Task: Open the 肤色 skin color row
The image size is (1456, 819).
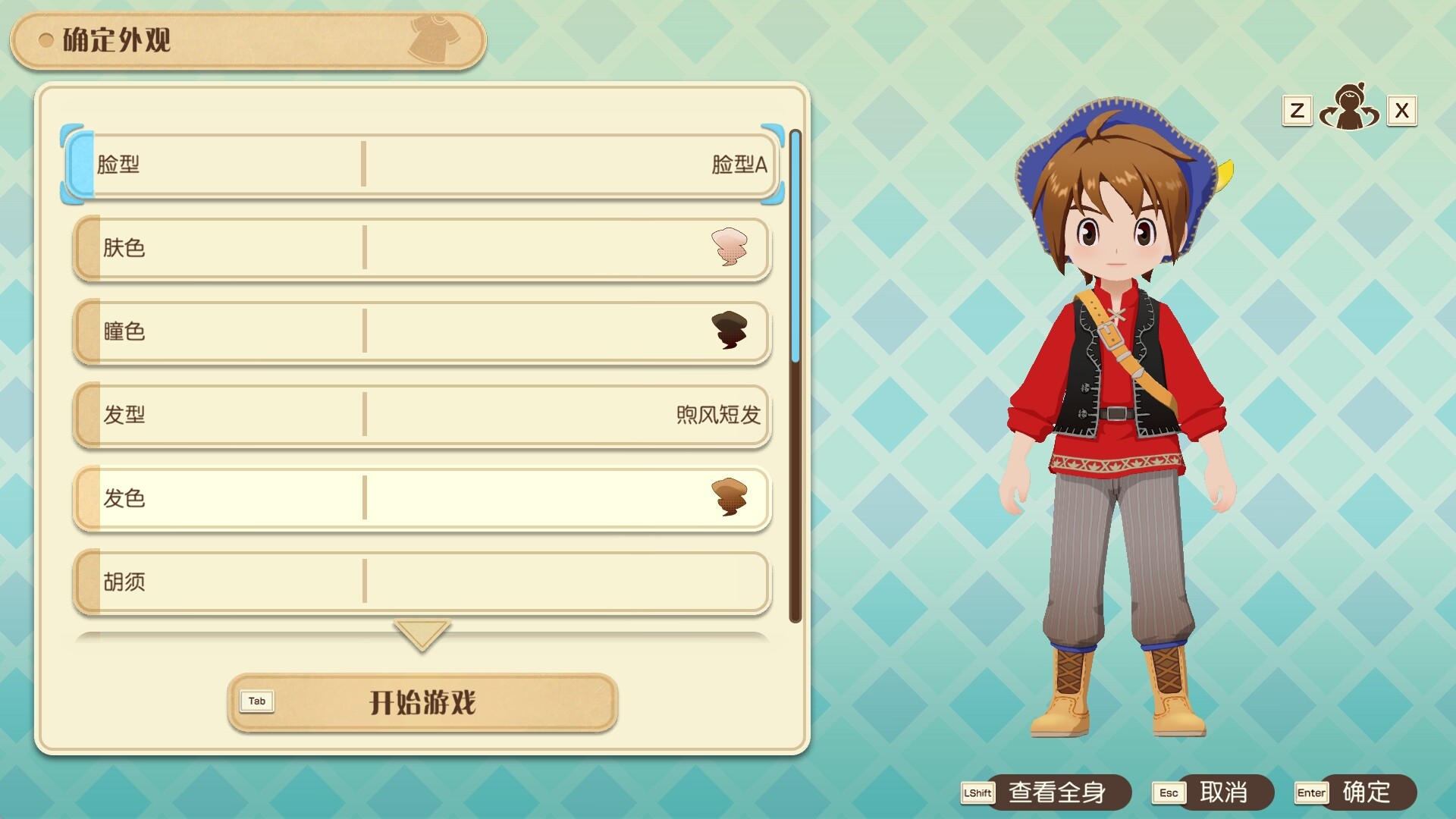Action: (x=422, y=248)
